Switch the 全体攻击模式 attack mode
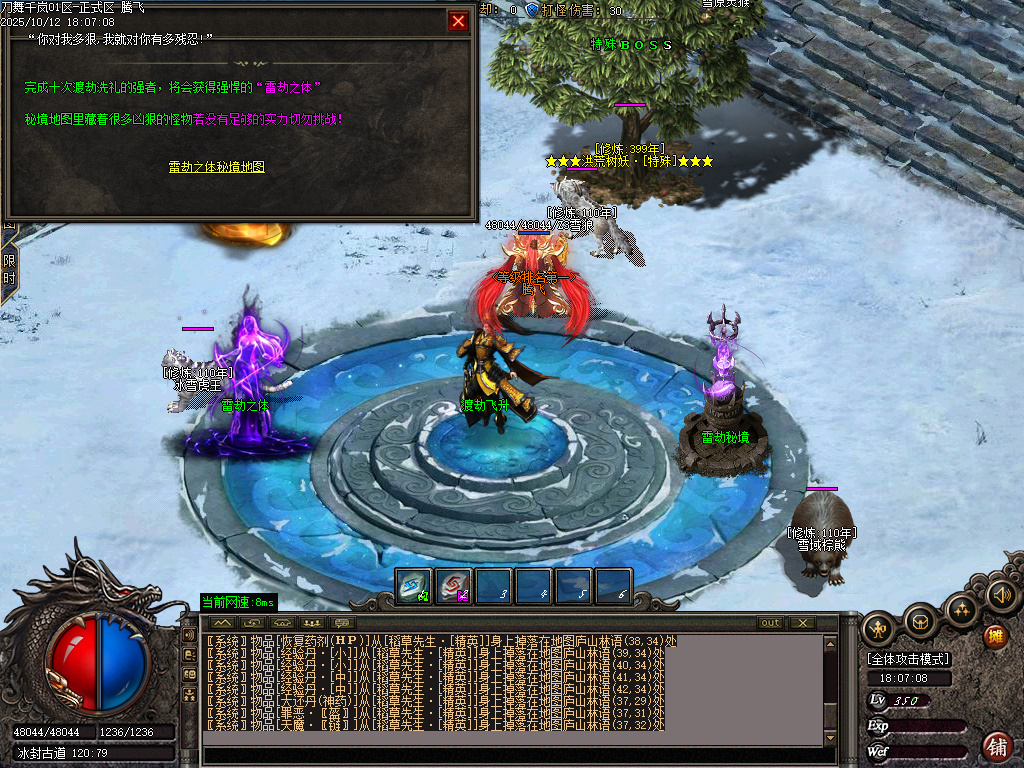 [x=909, y=659]
